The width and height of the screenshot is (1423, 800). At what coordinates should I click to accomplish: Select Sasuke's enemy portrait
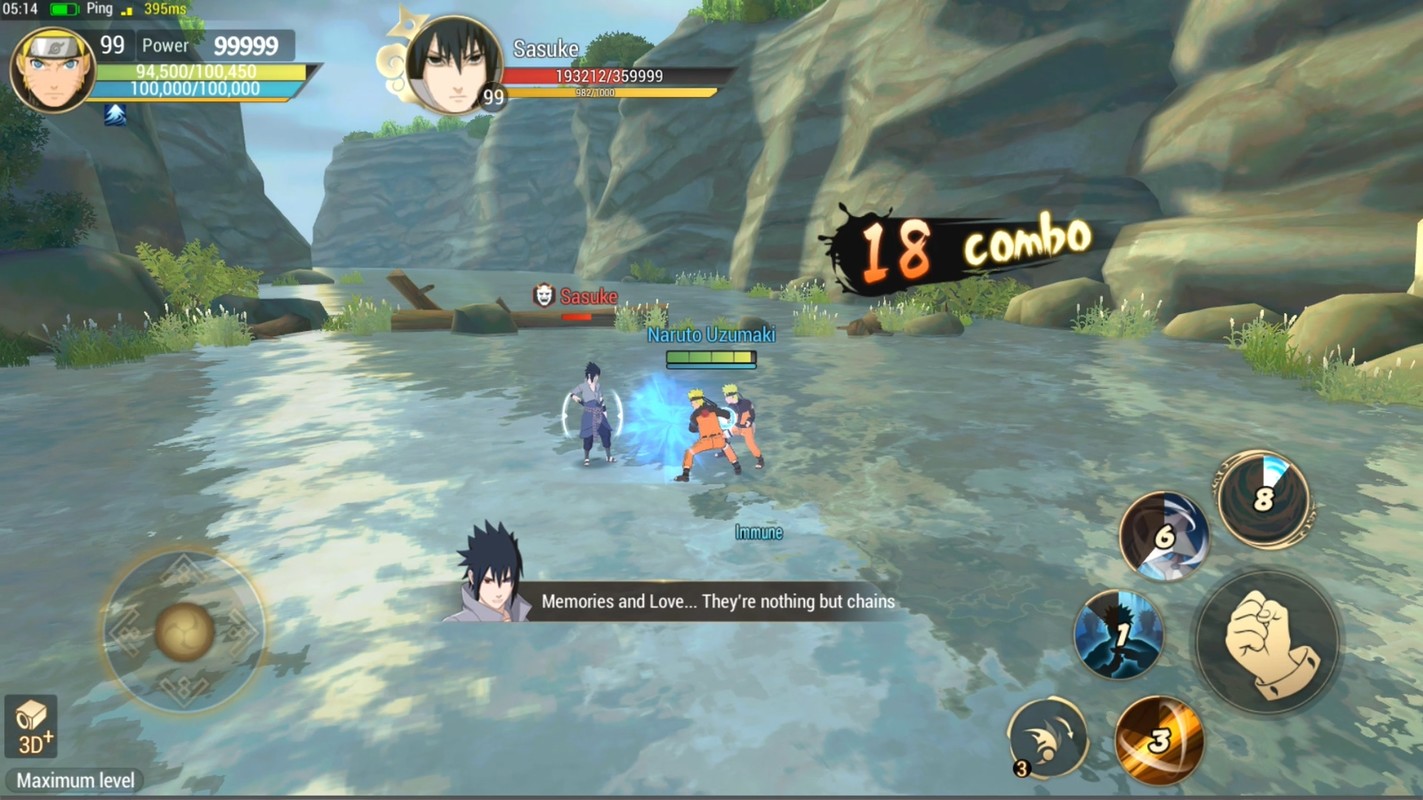point(454,64)
